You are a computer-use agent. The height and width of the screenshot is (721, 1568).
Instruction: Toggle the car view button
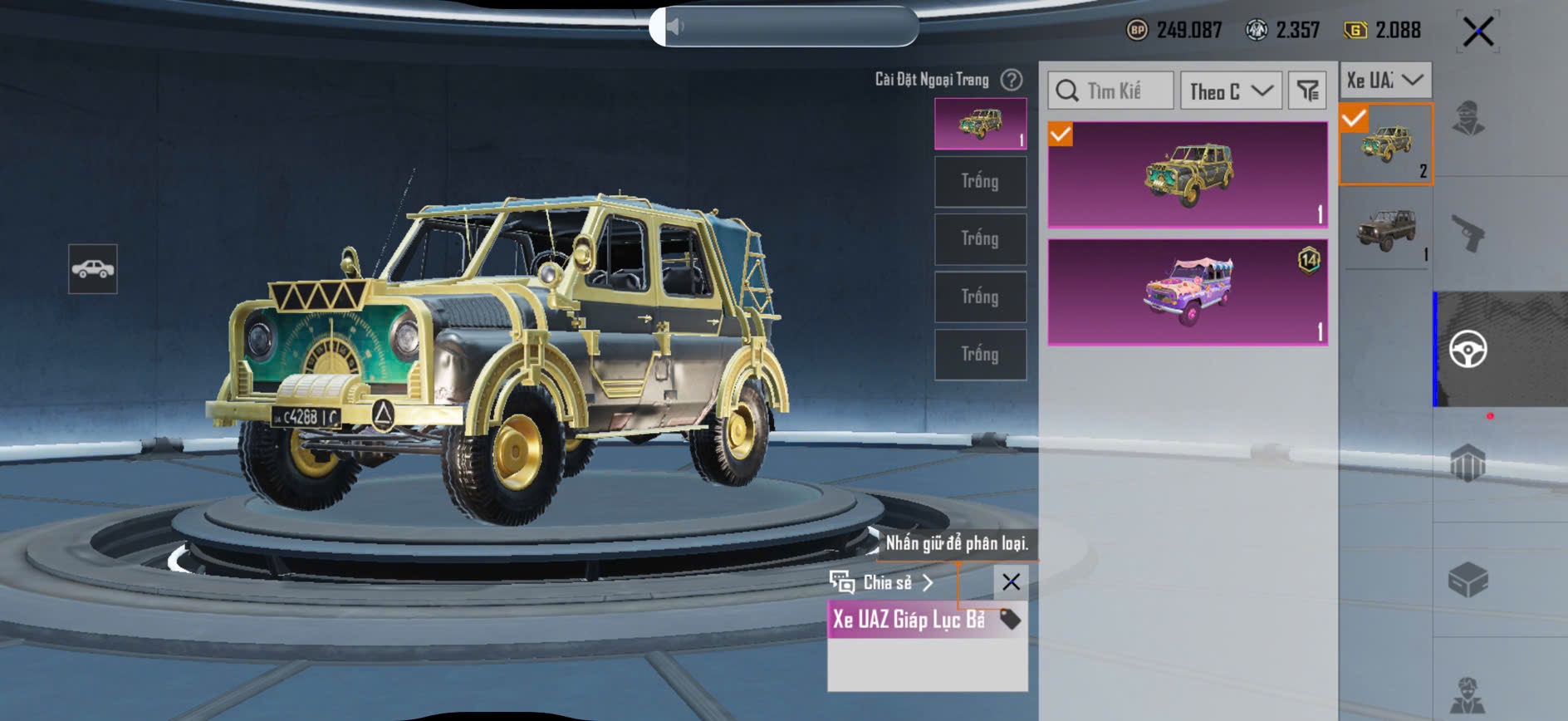point(93,269)
